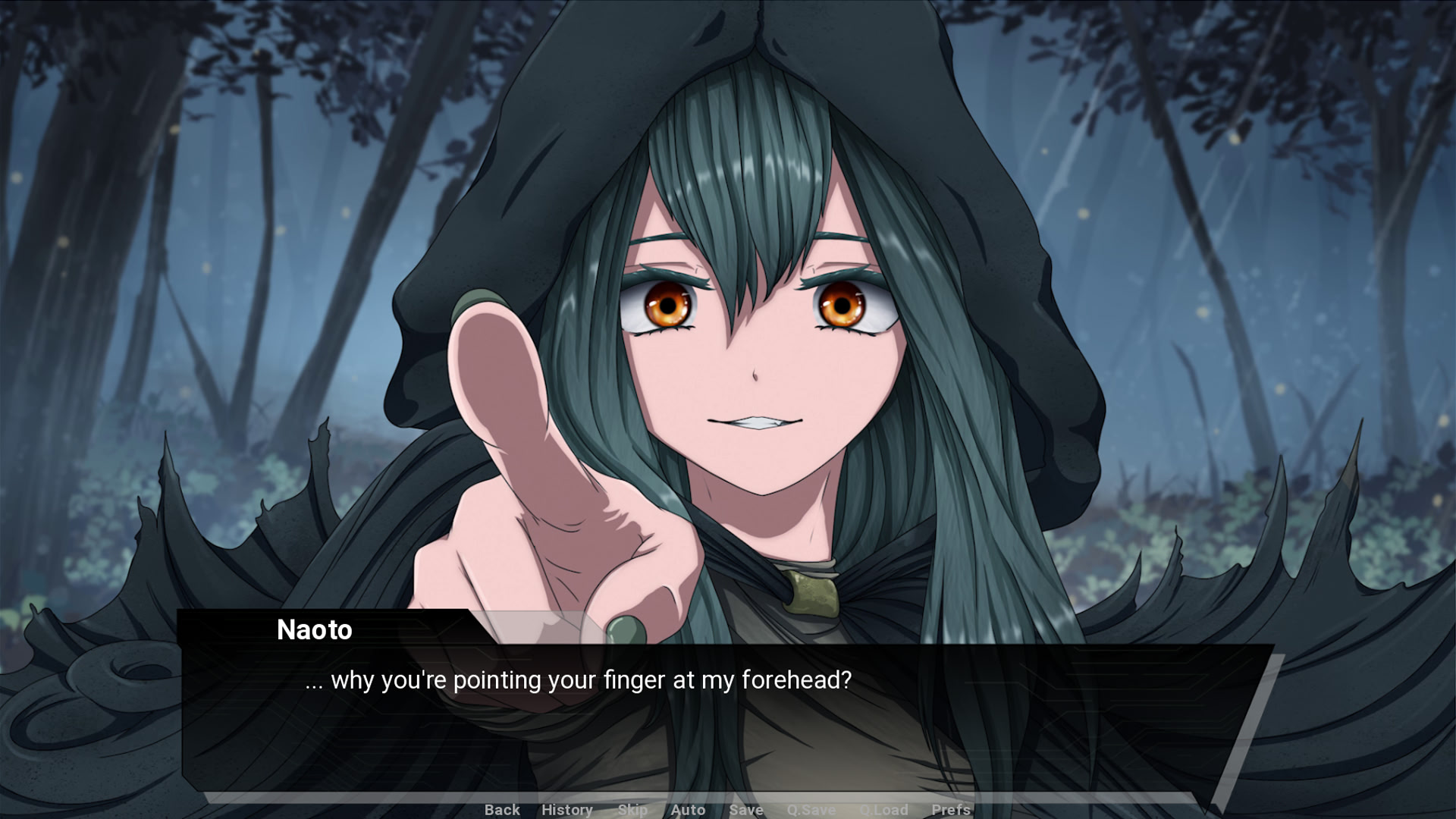Image resolution: width=1456 pixels, height=819 pixels.
Task: Click Naoto's character sprite
Action: [758, 341]
